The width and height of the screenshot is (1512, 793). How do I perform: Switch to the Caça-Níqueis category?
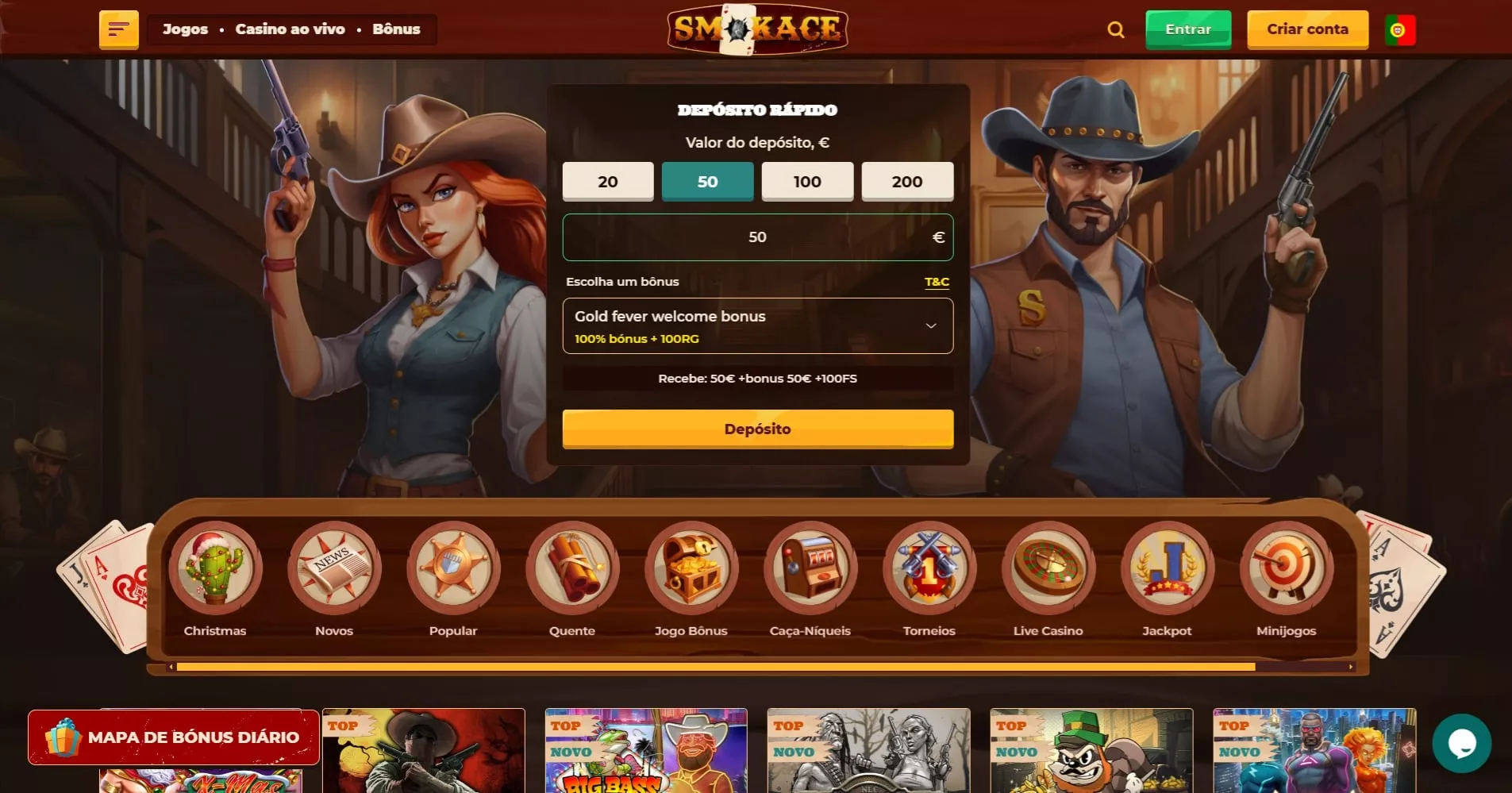tap(810, 579)
